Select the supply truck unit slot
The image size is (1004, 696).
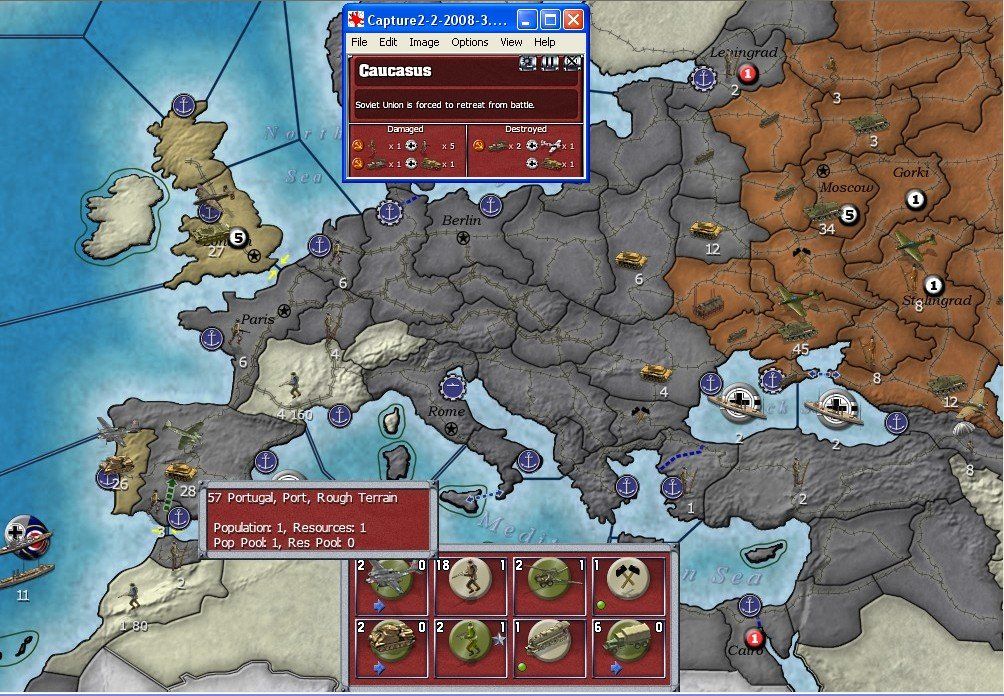[x=628, y=646]
